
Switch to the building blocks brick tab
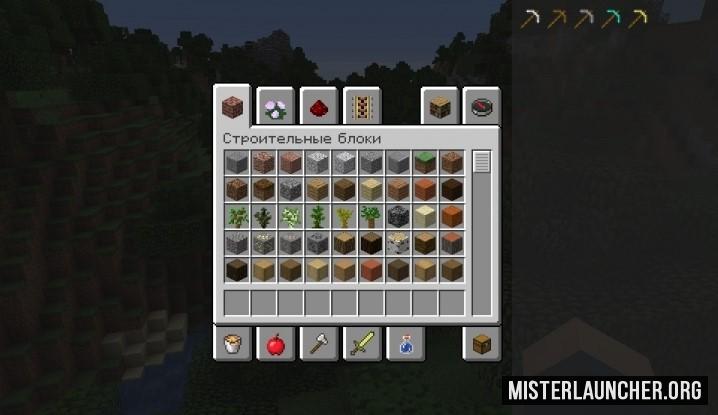pos(231,106)
